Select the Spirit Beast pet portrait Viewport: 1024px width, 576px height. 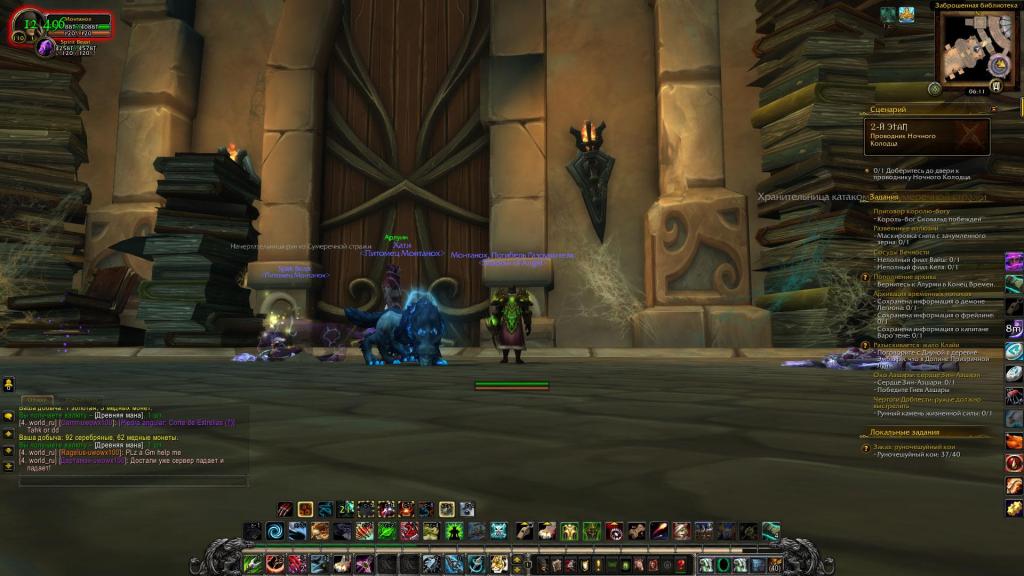46,47
